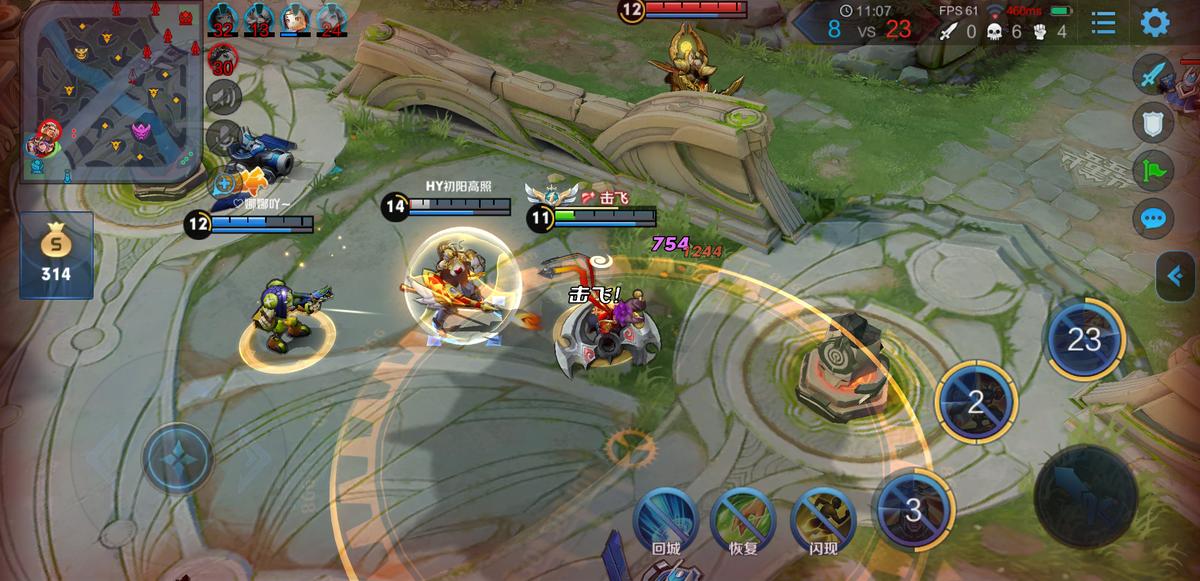Expand the side panel arrow

1177,275
